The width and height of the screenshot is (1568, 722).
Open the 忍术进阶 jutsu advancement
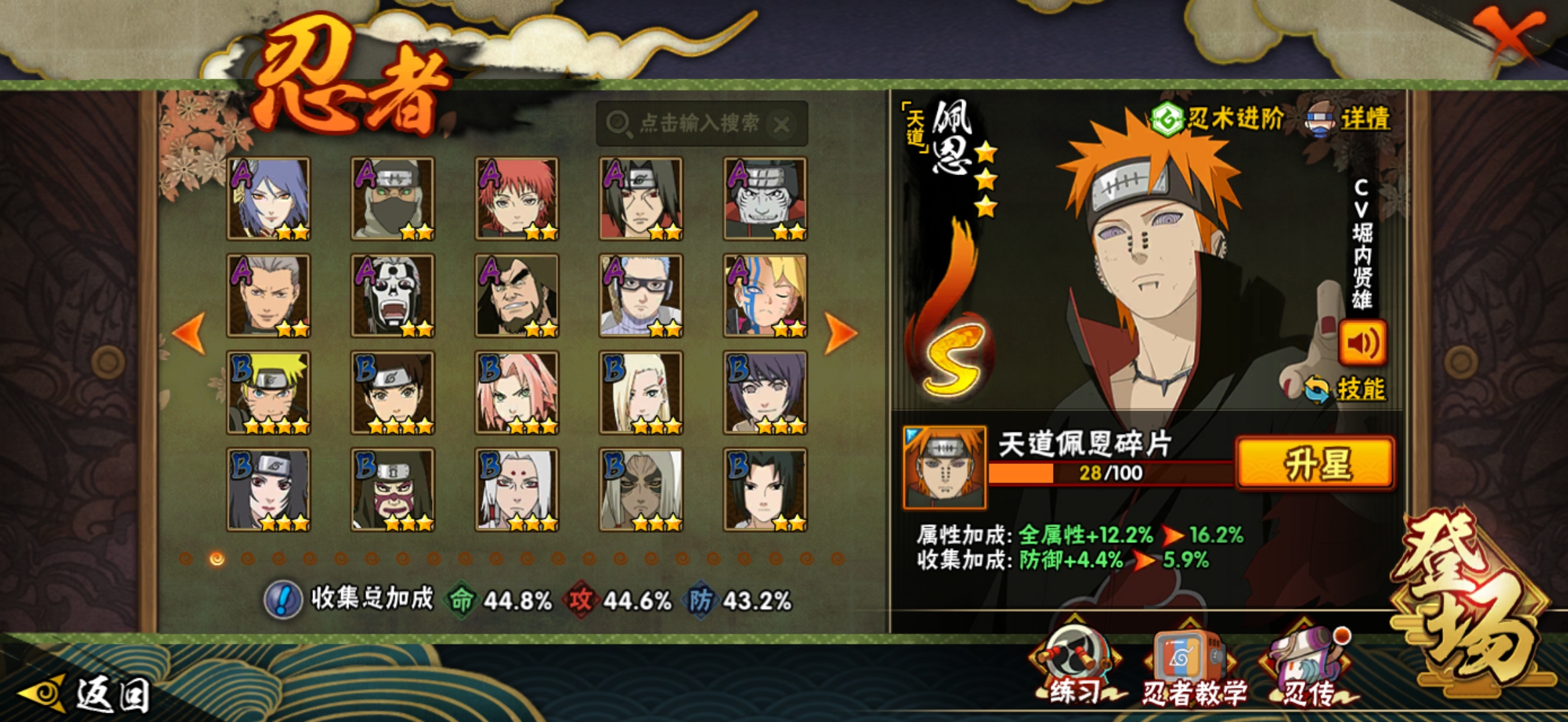pyautogui.click(x=1219, y=119)
